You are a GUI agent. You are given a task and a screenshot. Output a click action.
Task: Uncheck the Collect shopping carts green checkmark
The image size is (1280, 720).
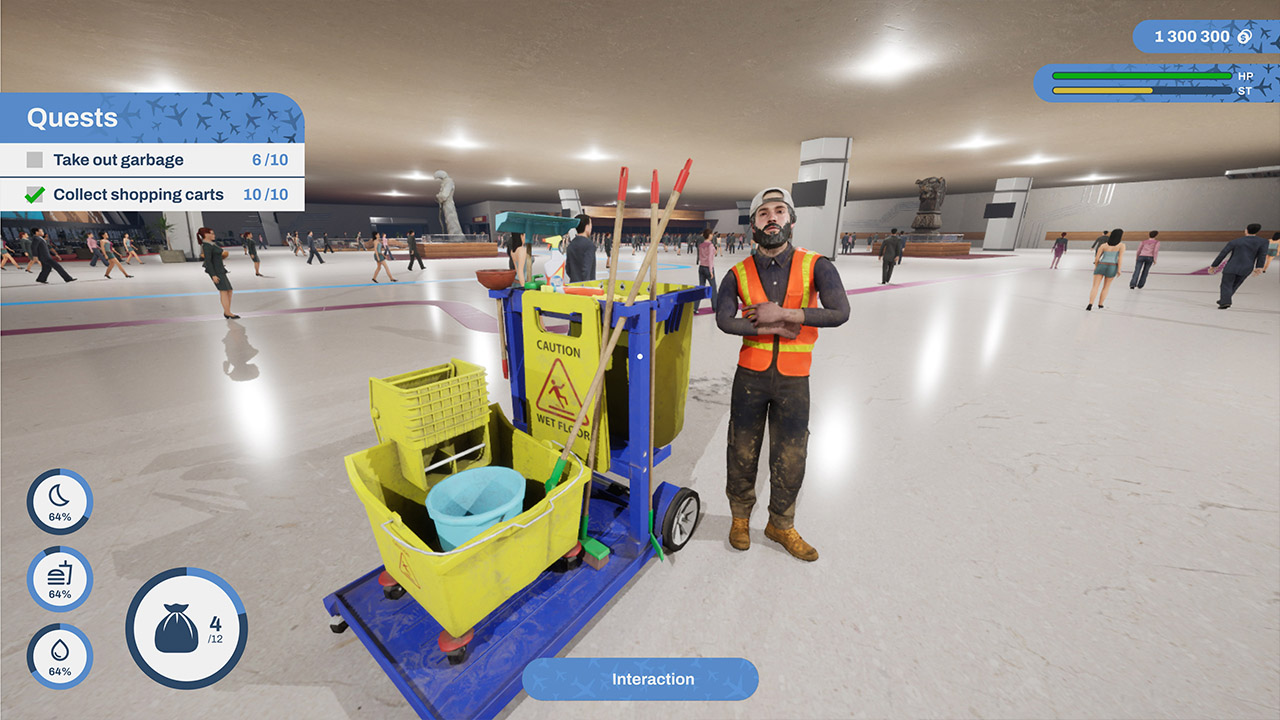[34, 194]
